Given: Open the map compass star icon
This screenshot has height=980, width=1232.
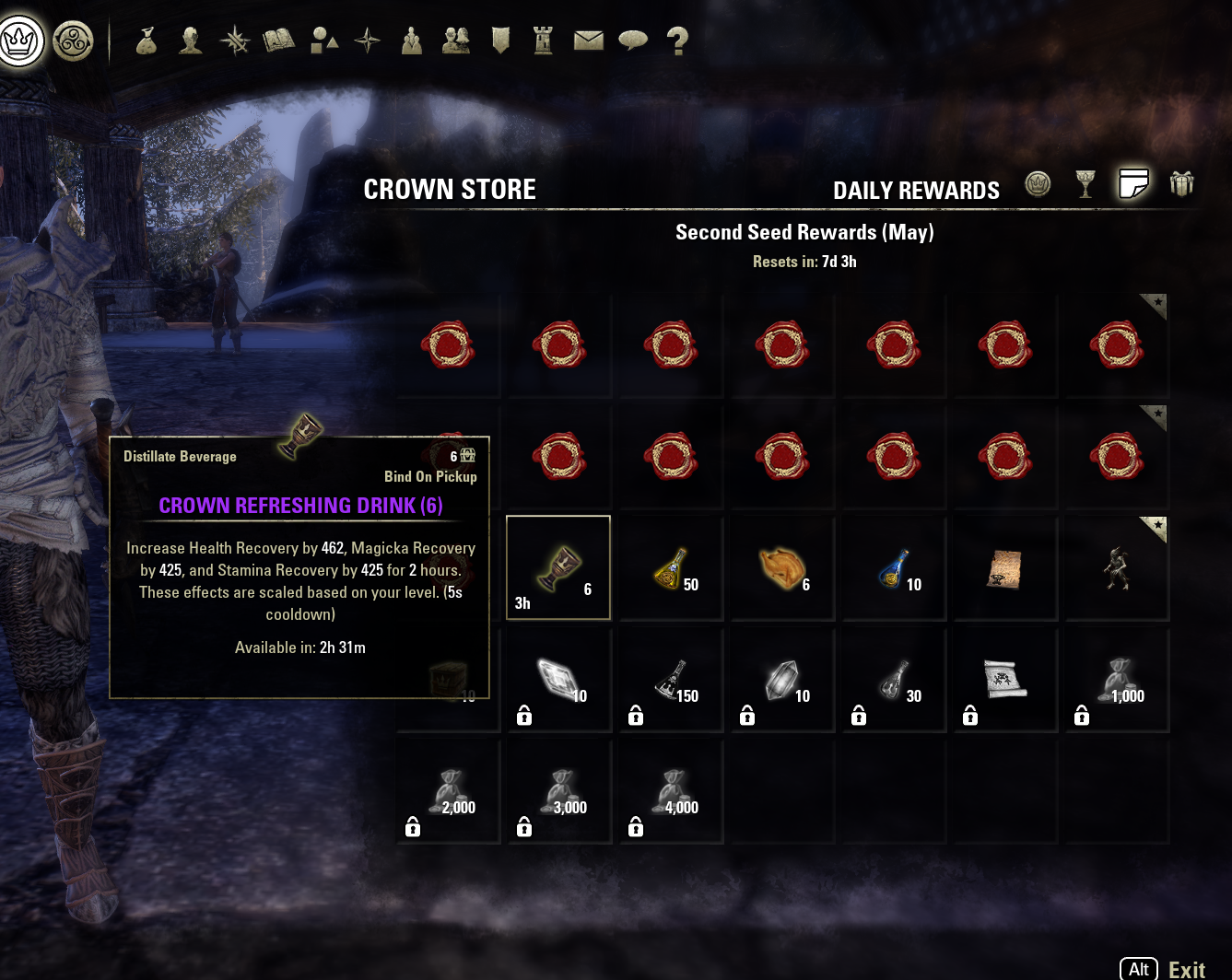Looking at the screenshot, I should [368, 41].
